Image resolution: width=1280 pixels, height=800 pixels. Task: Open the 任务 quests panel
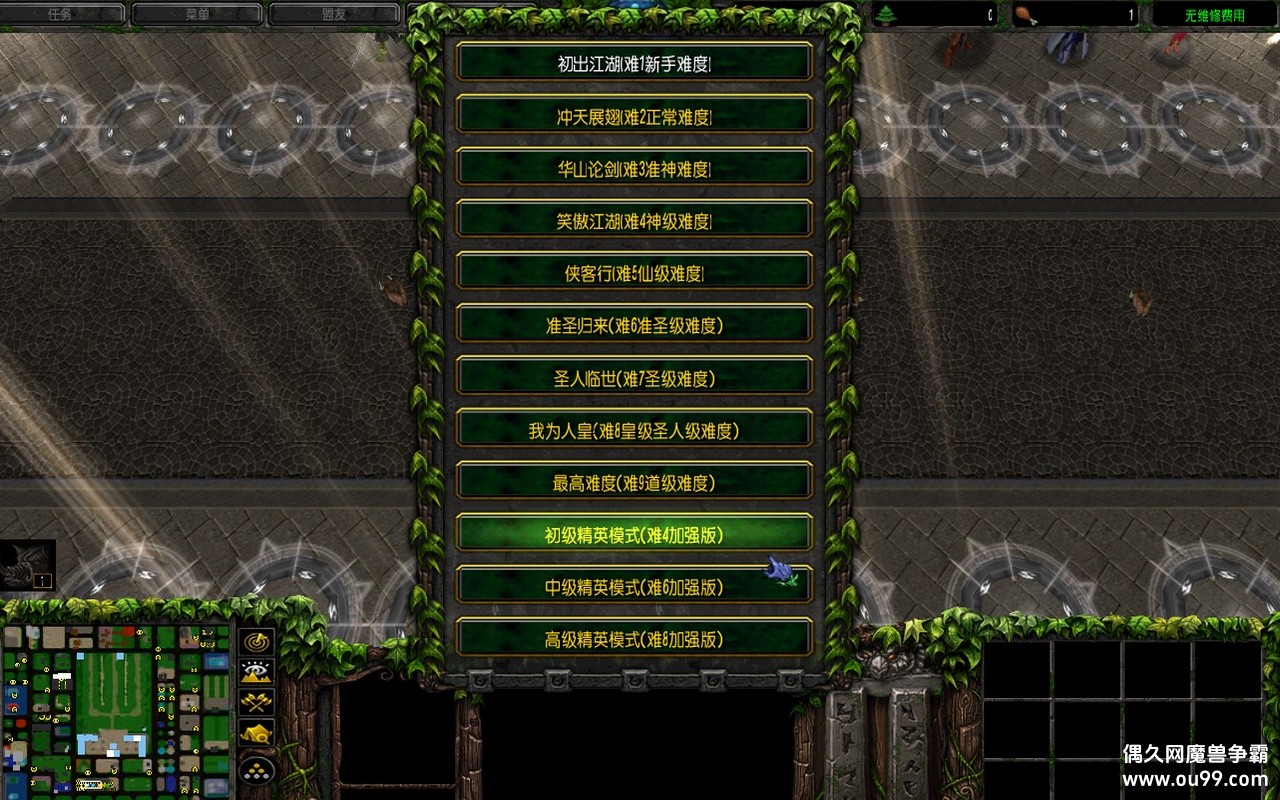tap(64, 13)
